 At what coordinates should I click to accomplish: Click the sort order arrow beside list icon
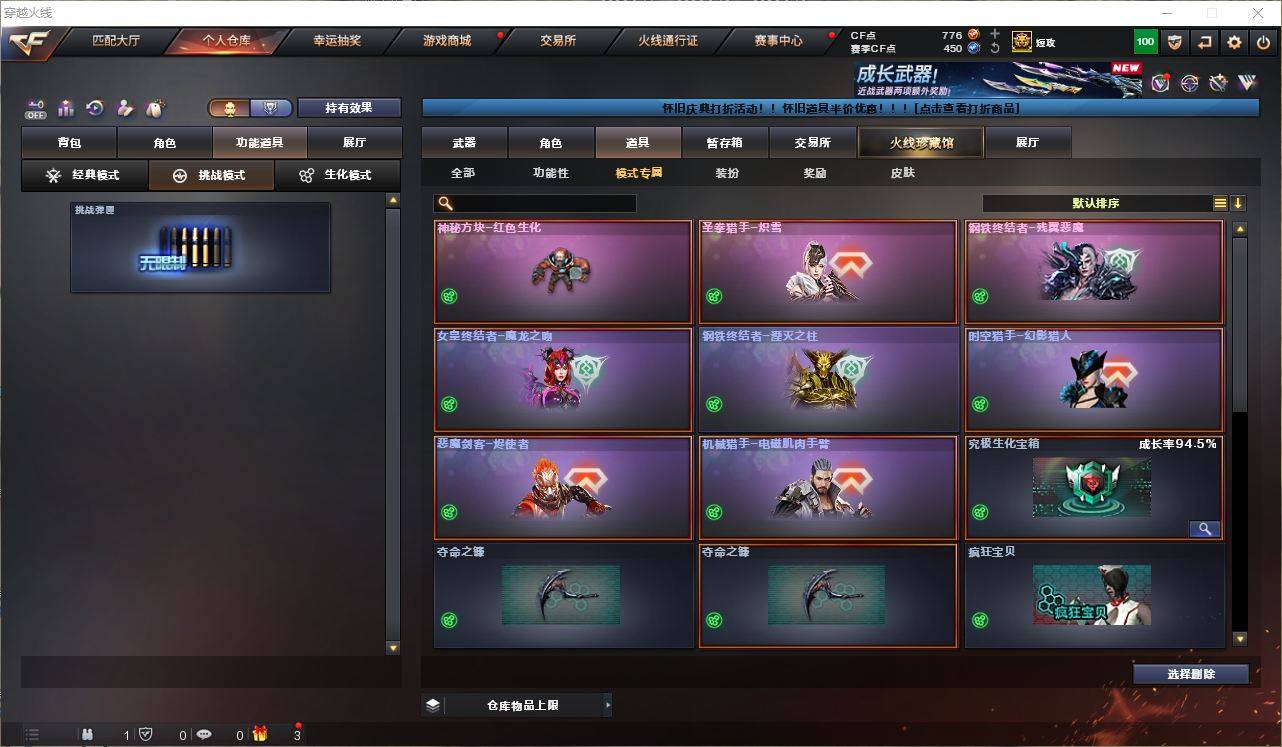click(1239, 203)
